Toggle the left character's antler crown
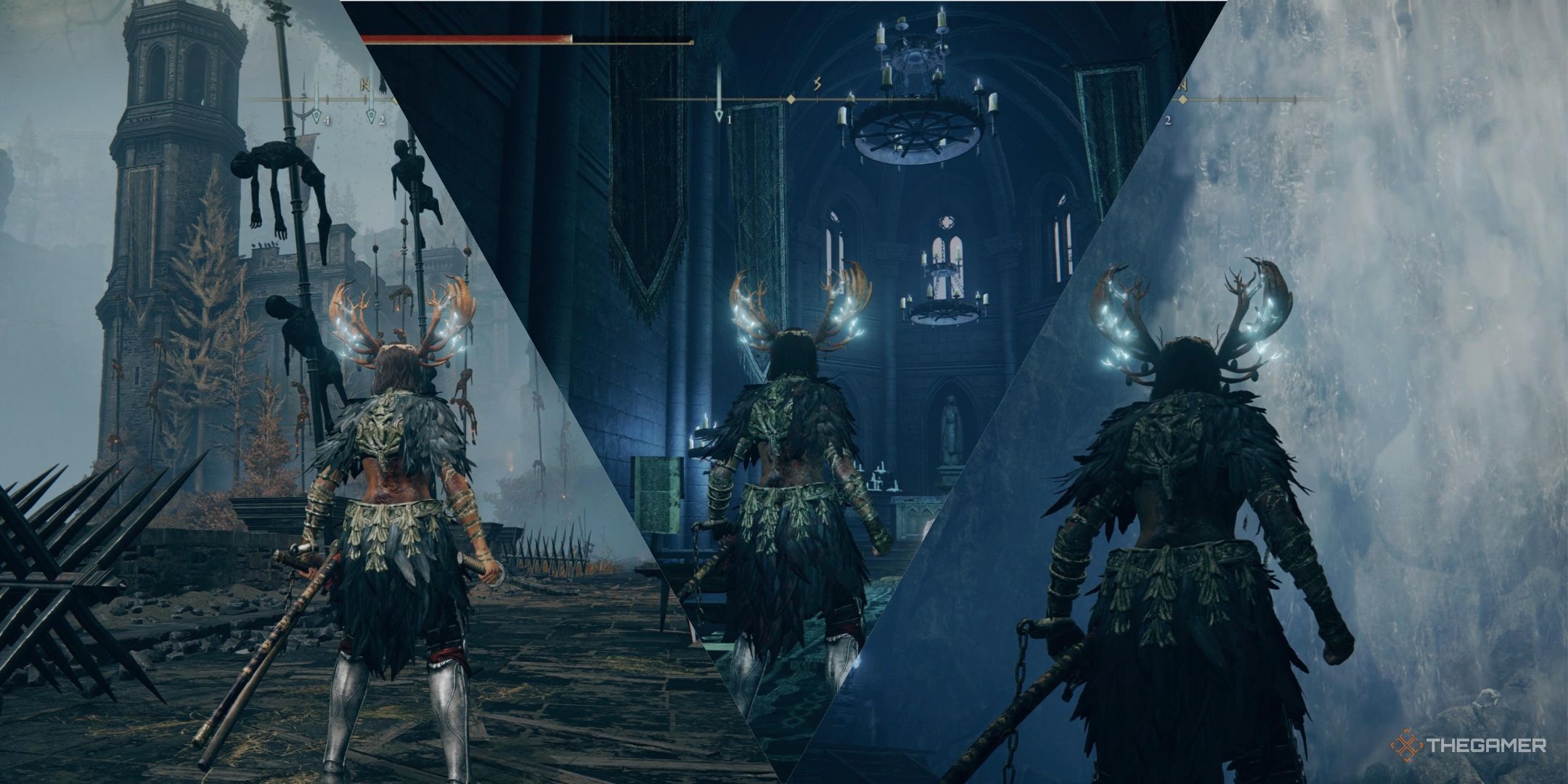Screen dimensions: 1568x784 click(396, 327)
